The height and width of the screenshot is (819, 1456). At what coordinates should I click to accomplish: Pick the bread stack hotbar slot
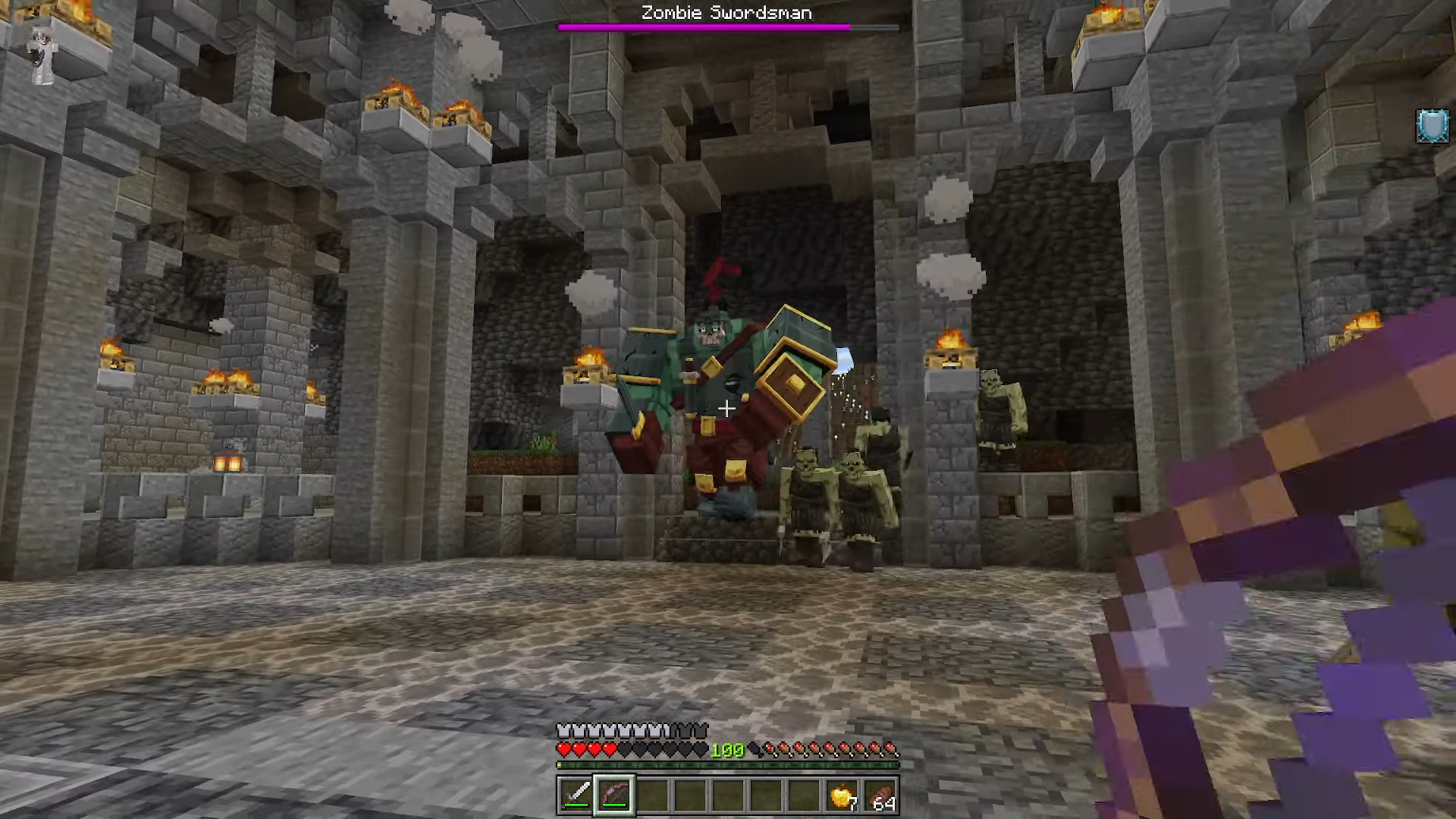pyautogui.click(x=880, y=795)
